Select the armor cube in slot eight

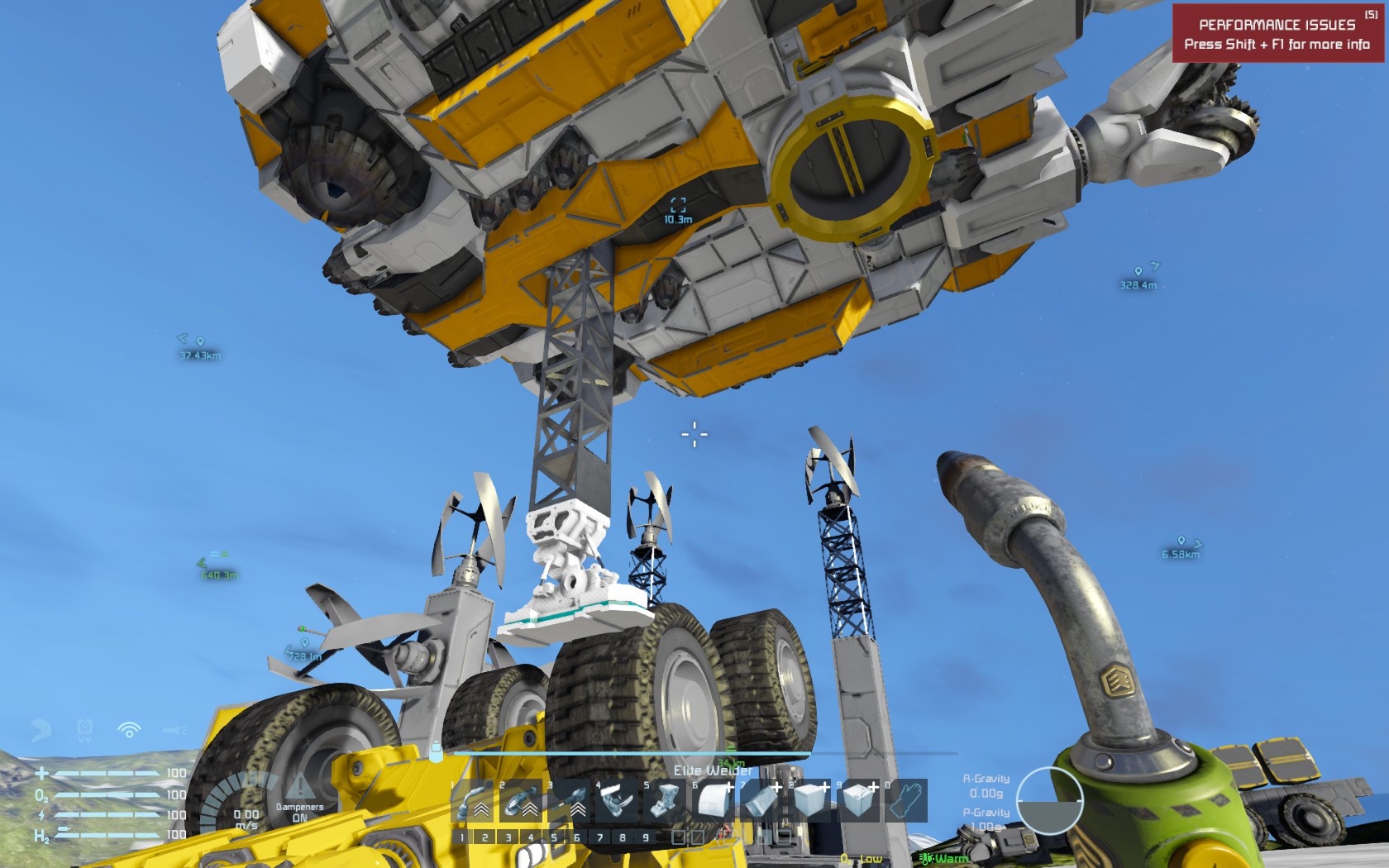808,802
